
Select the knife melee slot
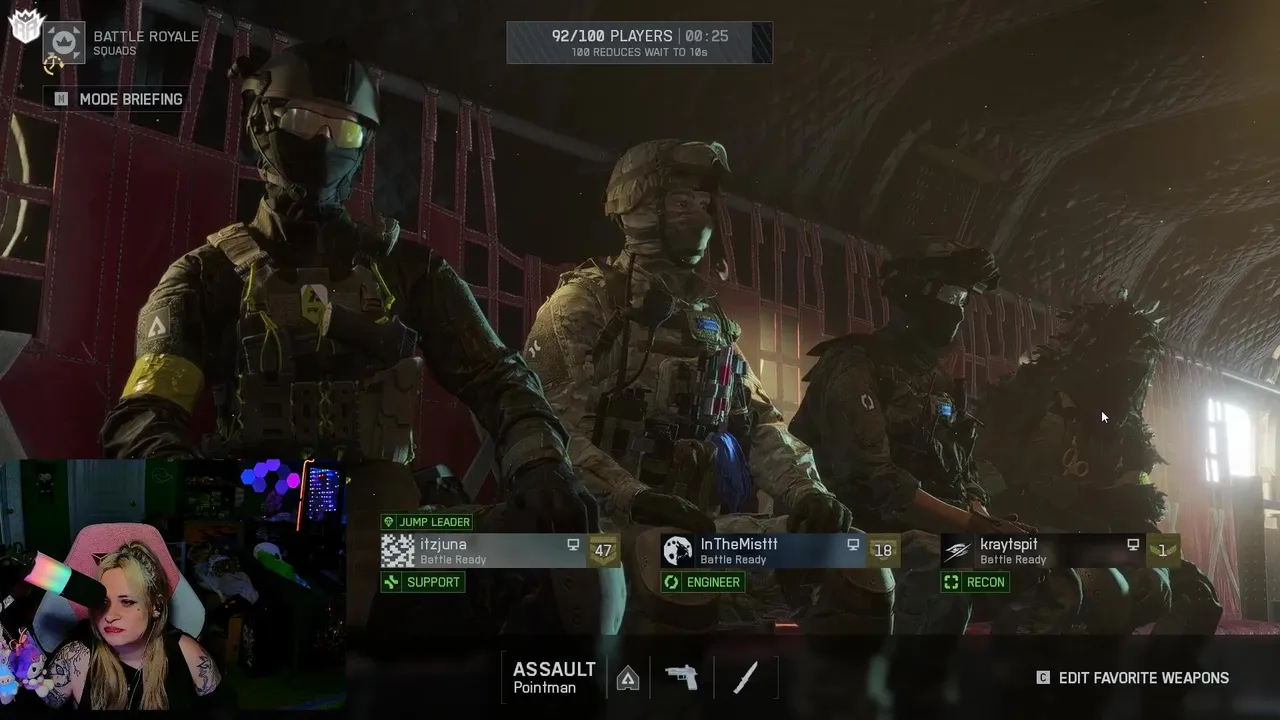746,678
